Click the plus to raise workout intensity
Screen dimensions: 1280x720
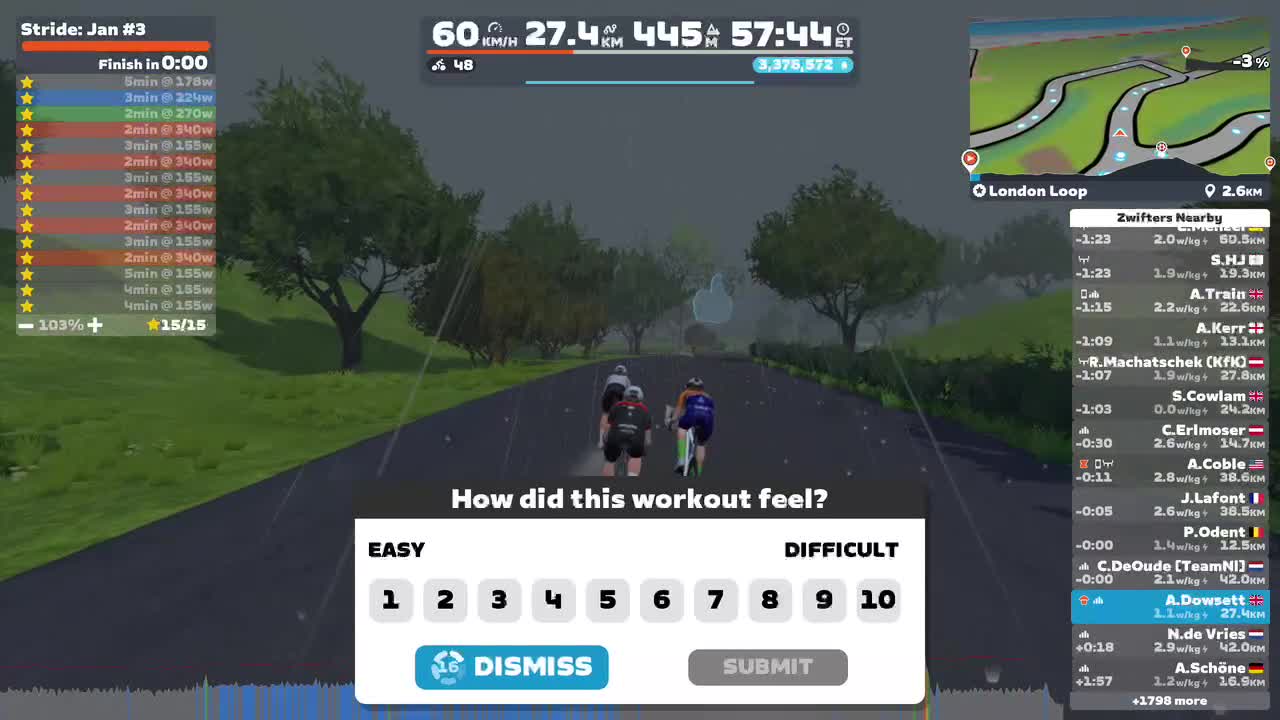(95, 324)
